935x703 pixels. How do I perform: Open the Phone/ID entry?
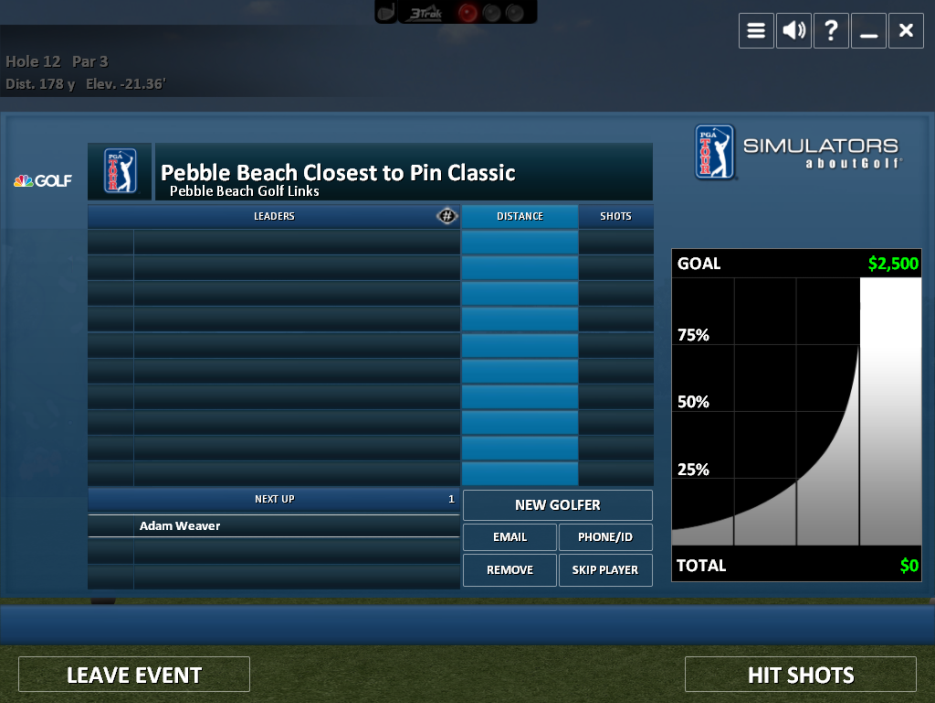click(605, 537)
